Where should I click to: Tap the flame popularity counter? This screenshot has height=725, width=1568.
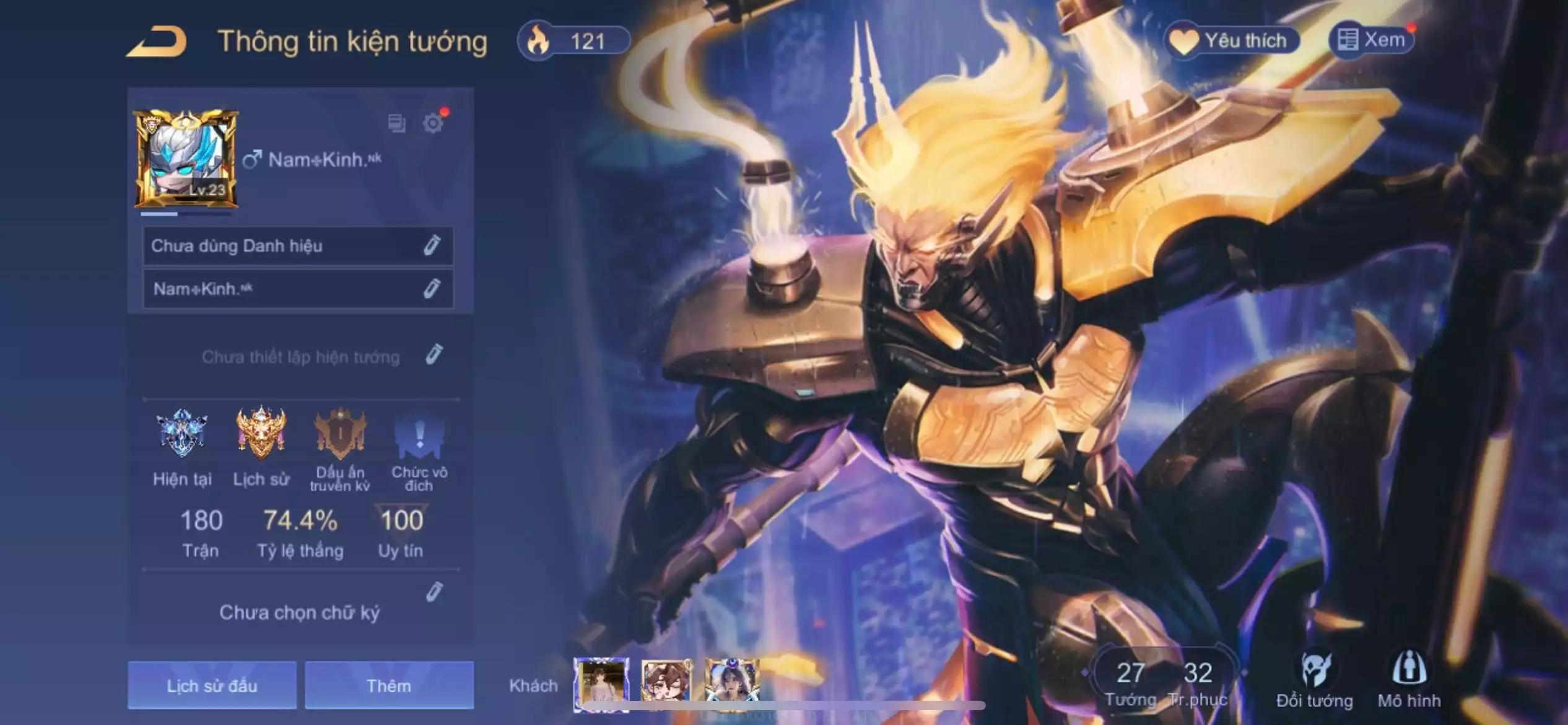point(573,42)
